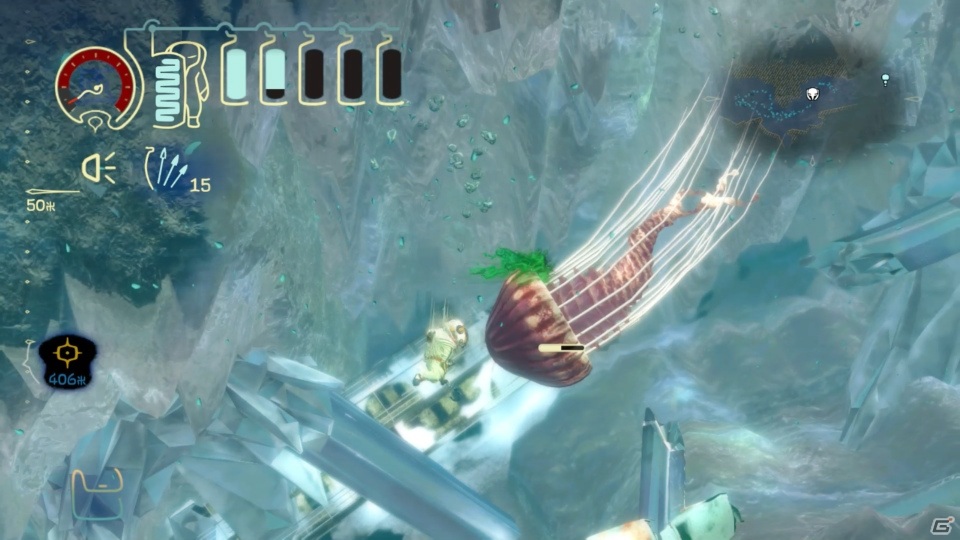
Task: Select the harpoon ammo icon
Action: 163,169
